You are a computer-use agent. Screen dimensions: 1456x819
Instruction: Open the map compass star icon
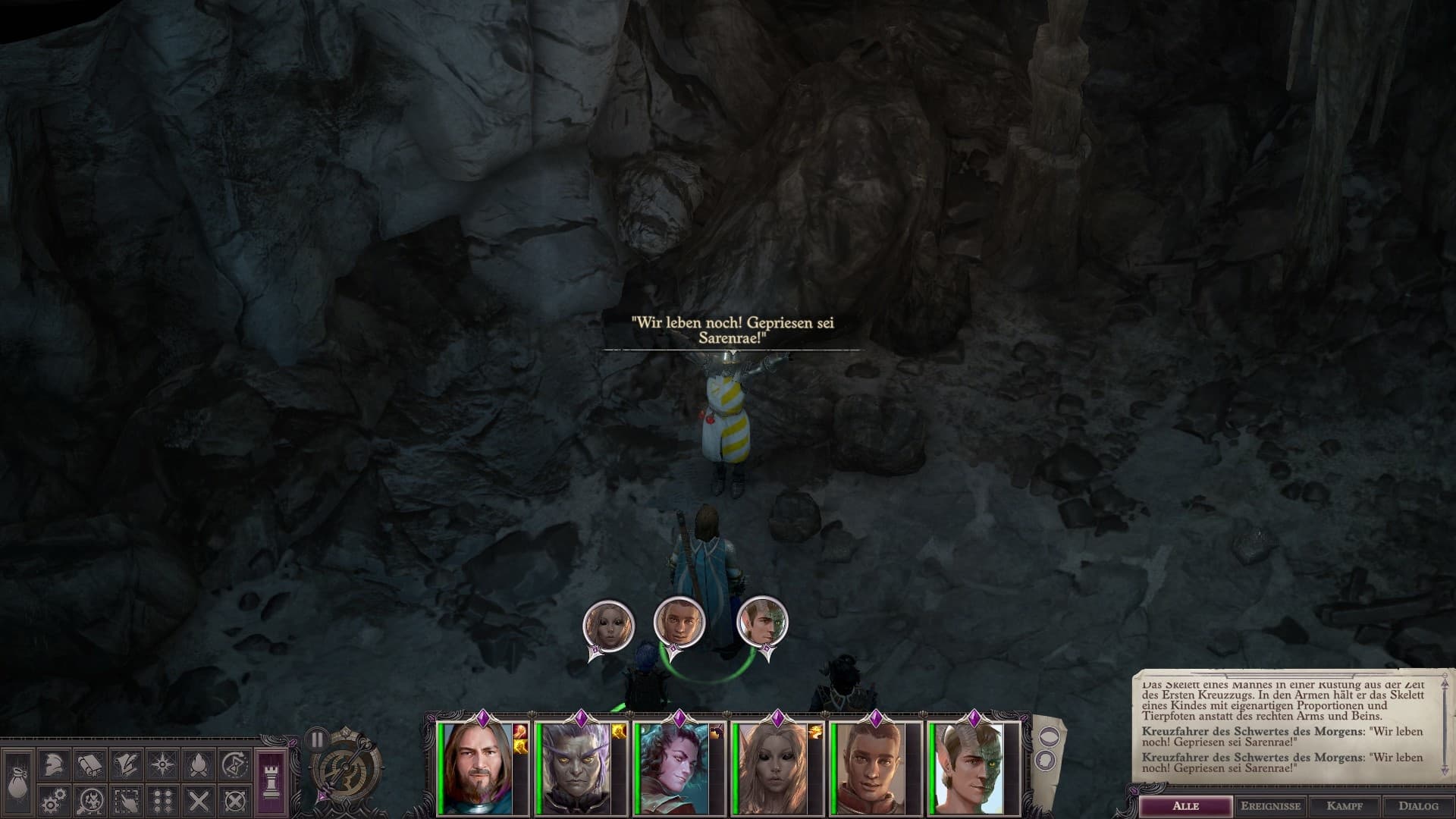(162, 766)
